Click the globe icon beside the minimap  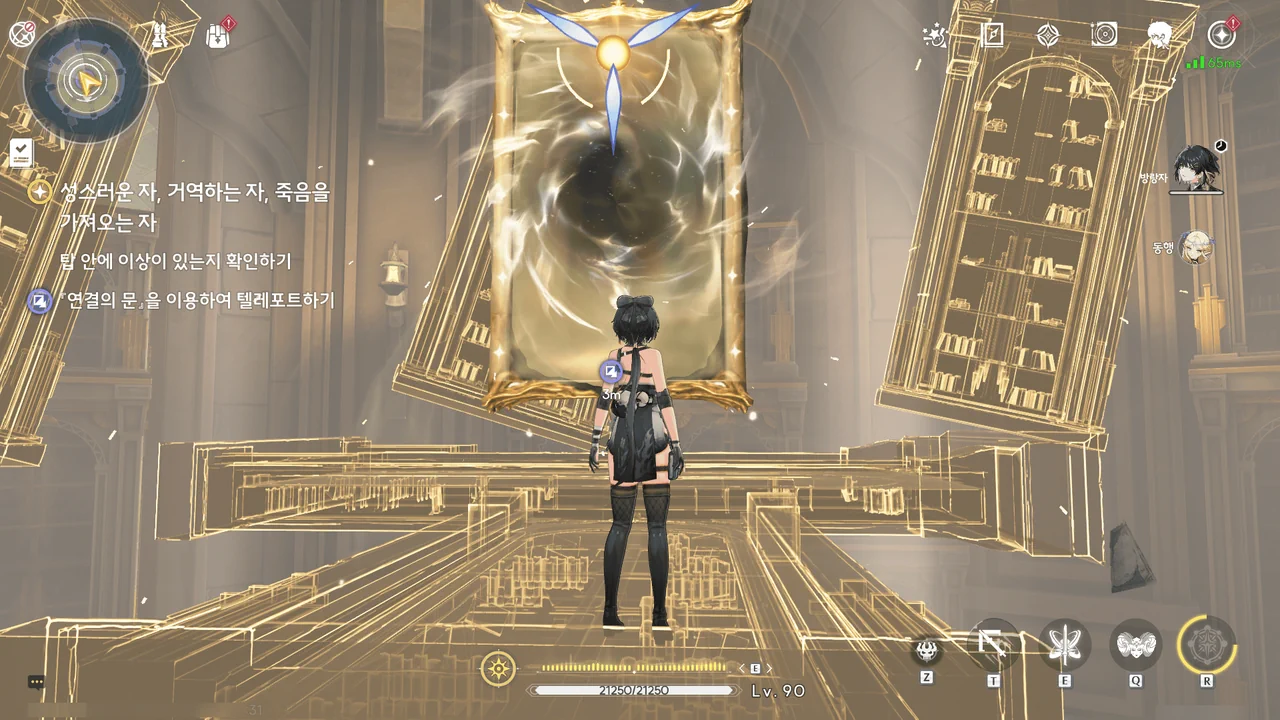pyautogui.click(x=22, y=34)
